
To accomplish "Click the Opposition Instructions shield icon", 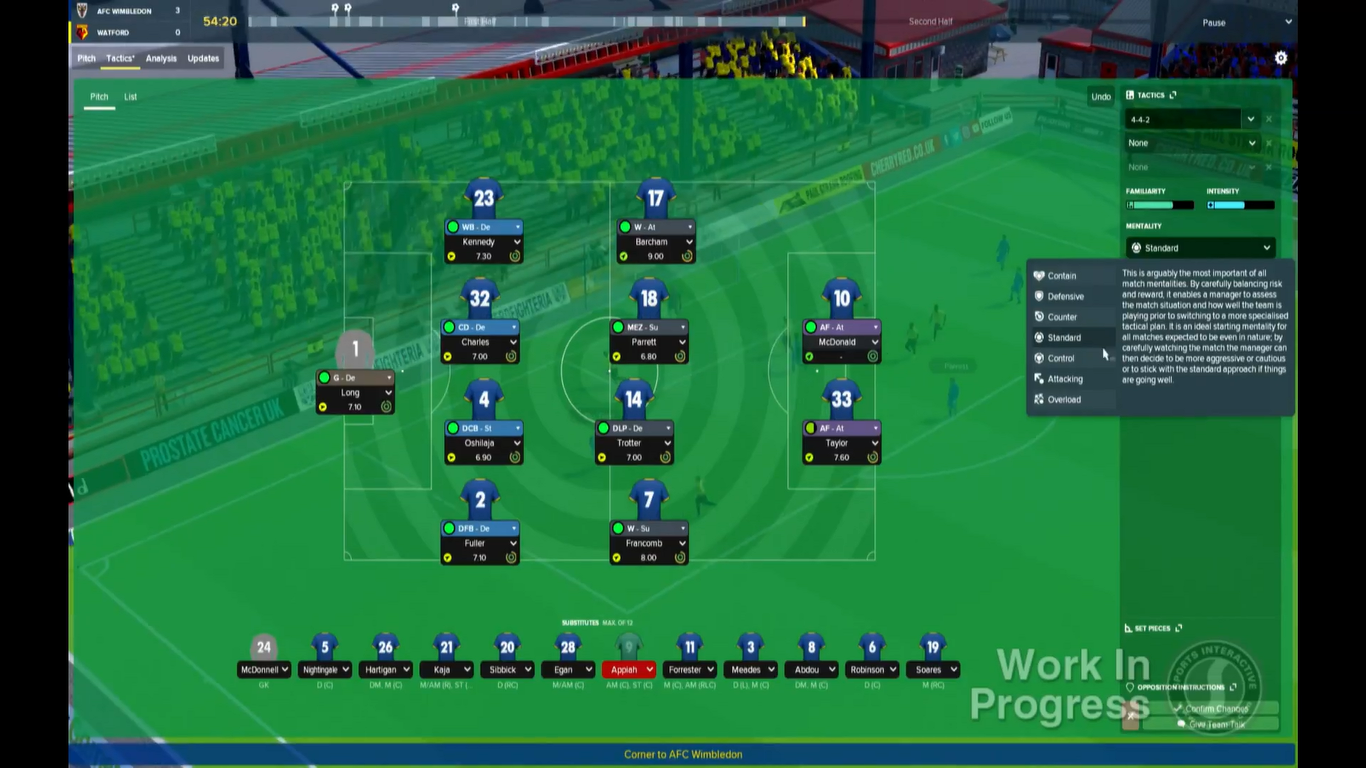I will (x=1131, y=687).
